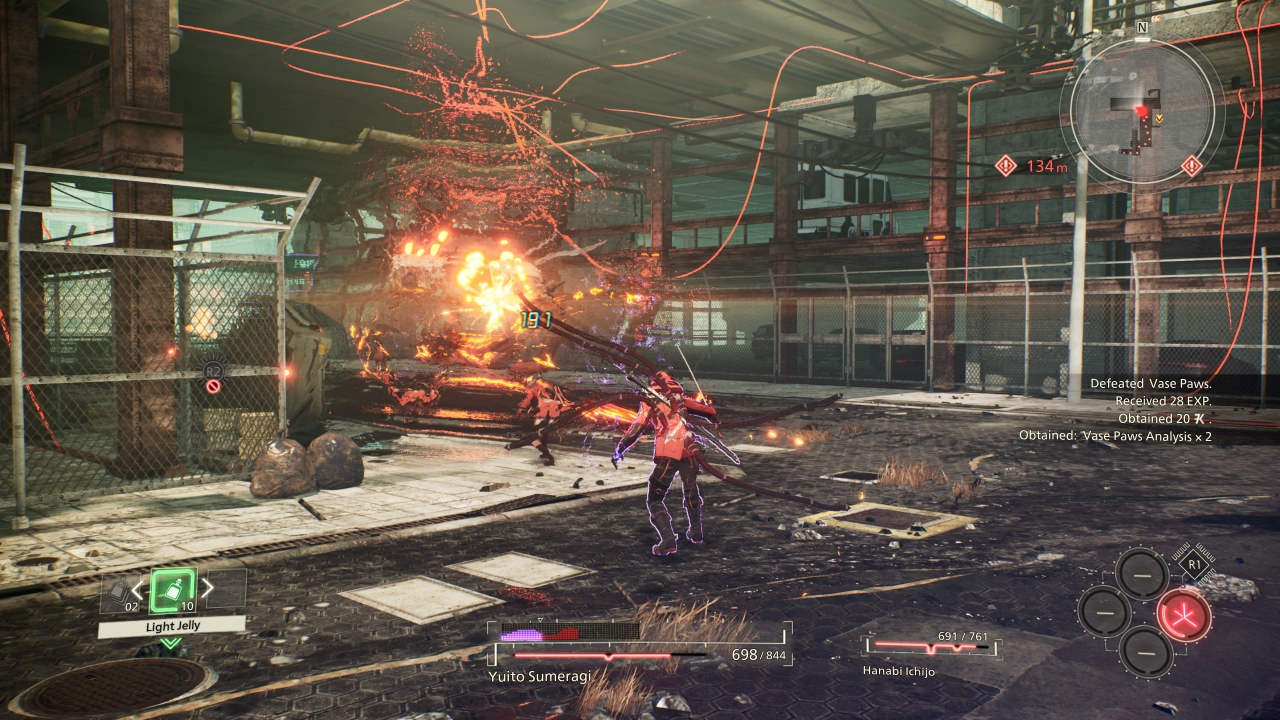1280x720 pixels.
Task: Cycle items with the left arrow
Action: point(139,591)
